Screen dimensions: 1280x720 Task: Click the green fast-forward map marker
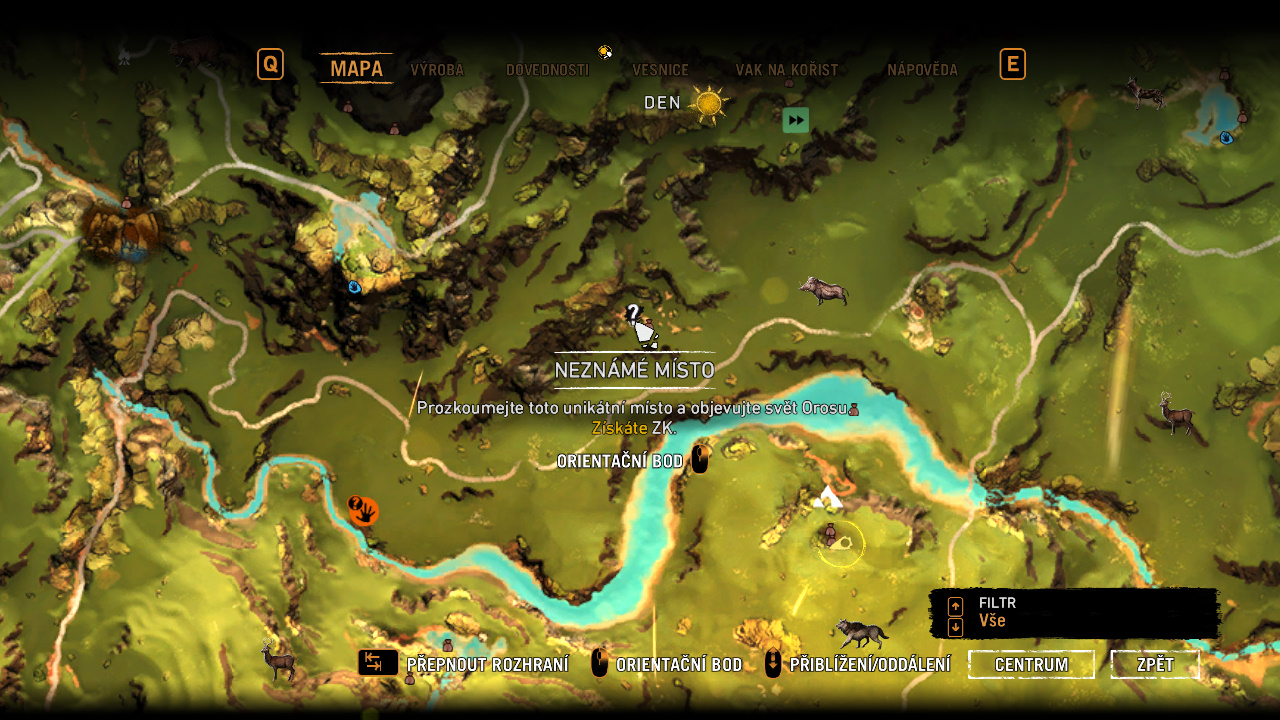[795, 121]
